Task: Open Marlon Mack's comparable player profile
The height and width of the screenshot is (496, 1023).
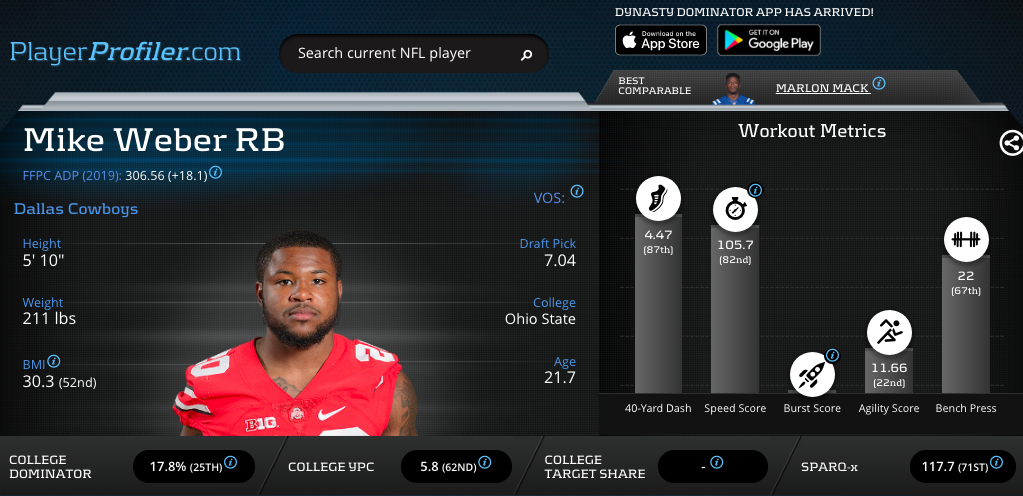Action: (x=822, y=88)
